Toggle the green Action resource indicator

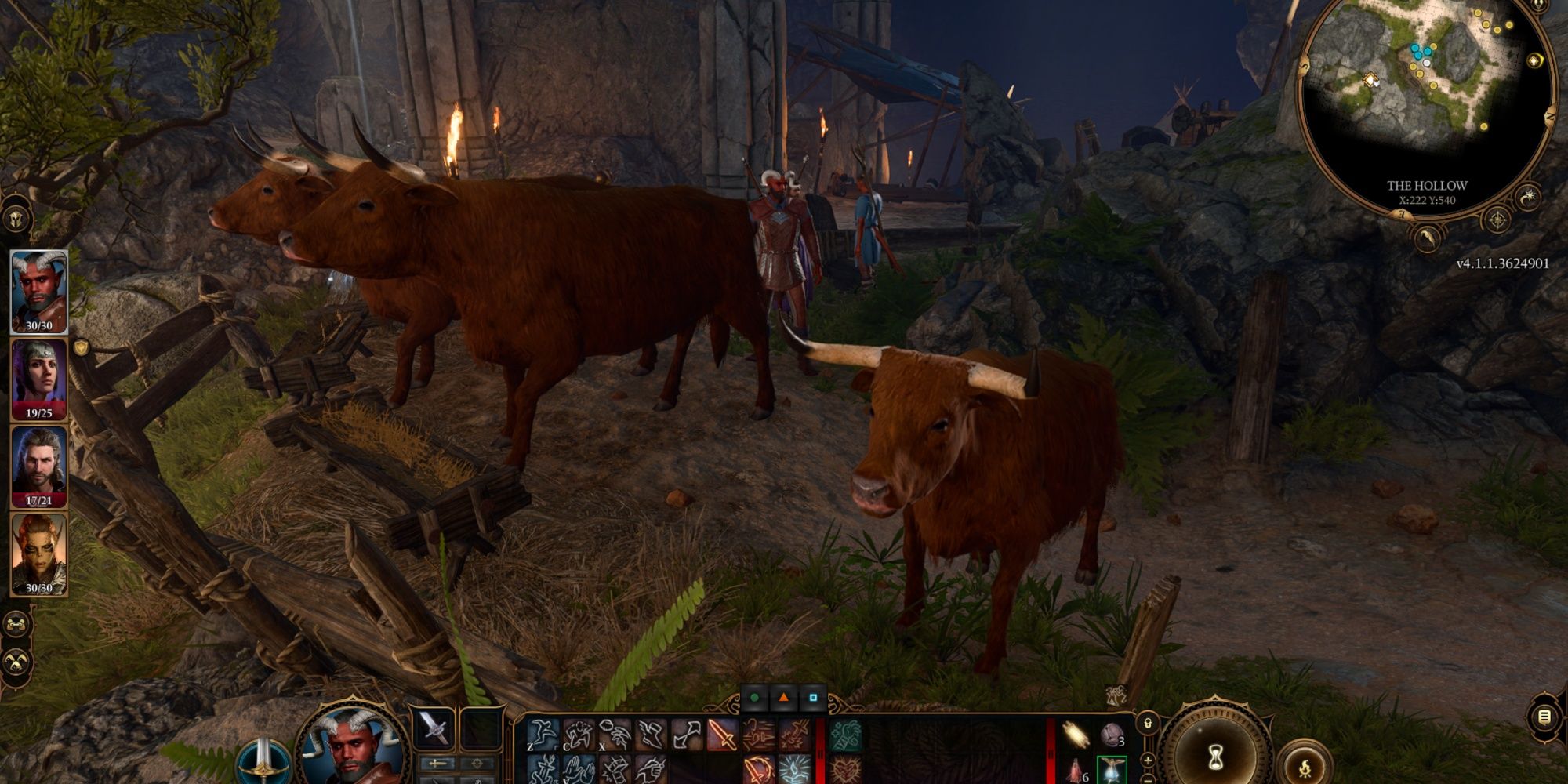[x=754, y=698]
